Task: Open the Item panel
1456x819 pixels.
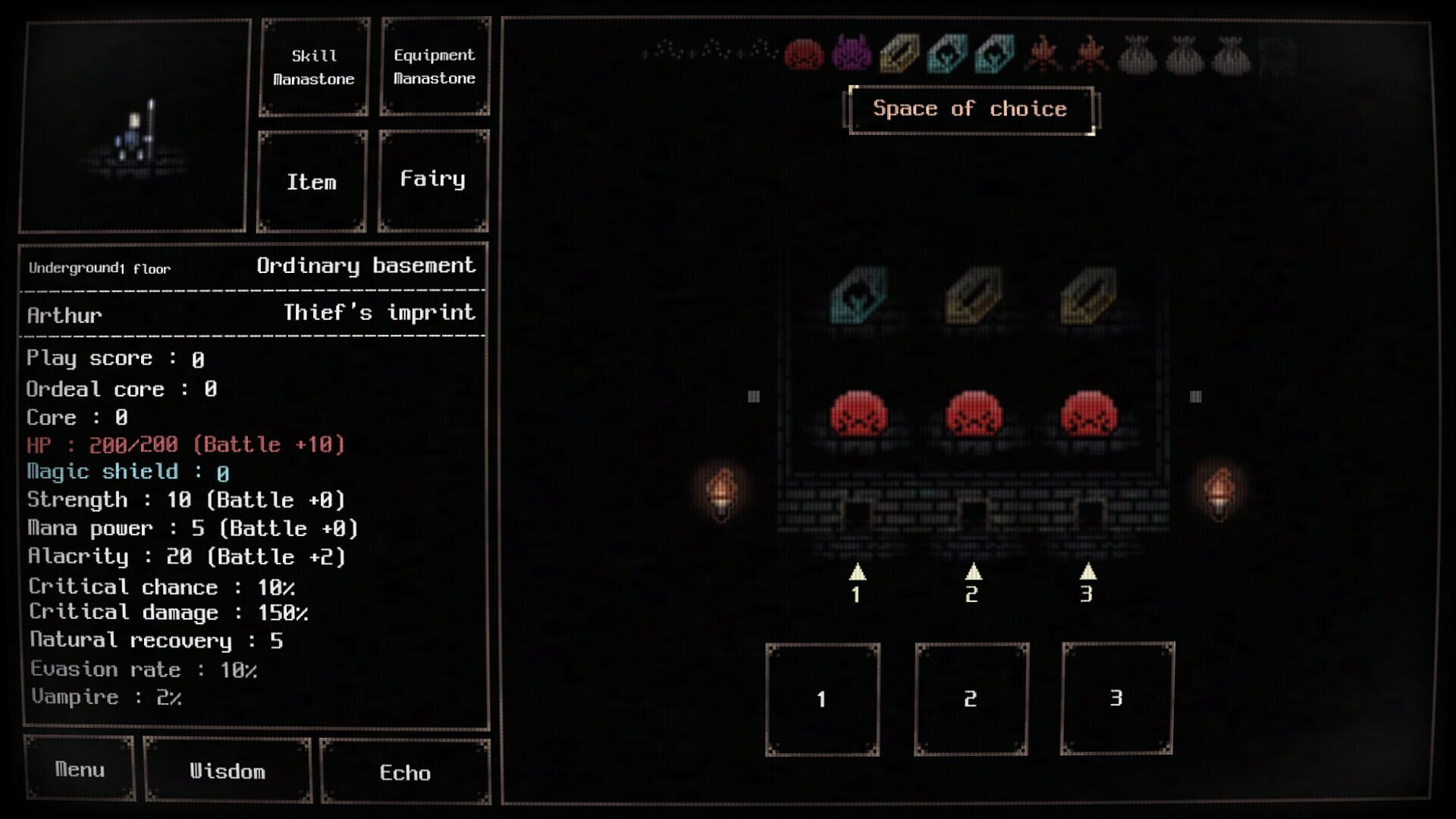Action: click(x=311, y=182)
